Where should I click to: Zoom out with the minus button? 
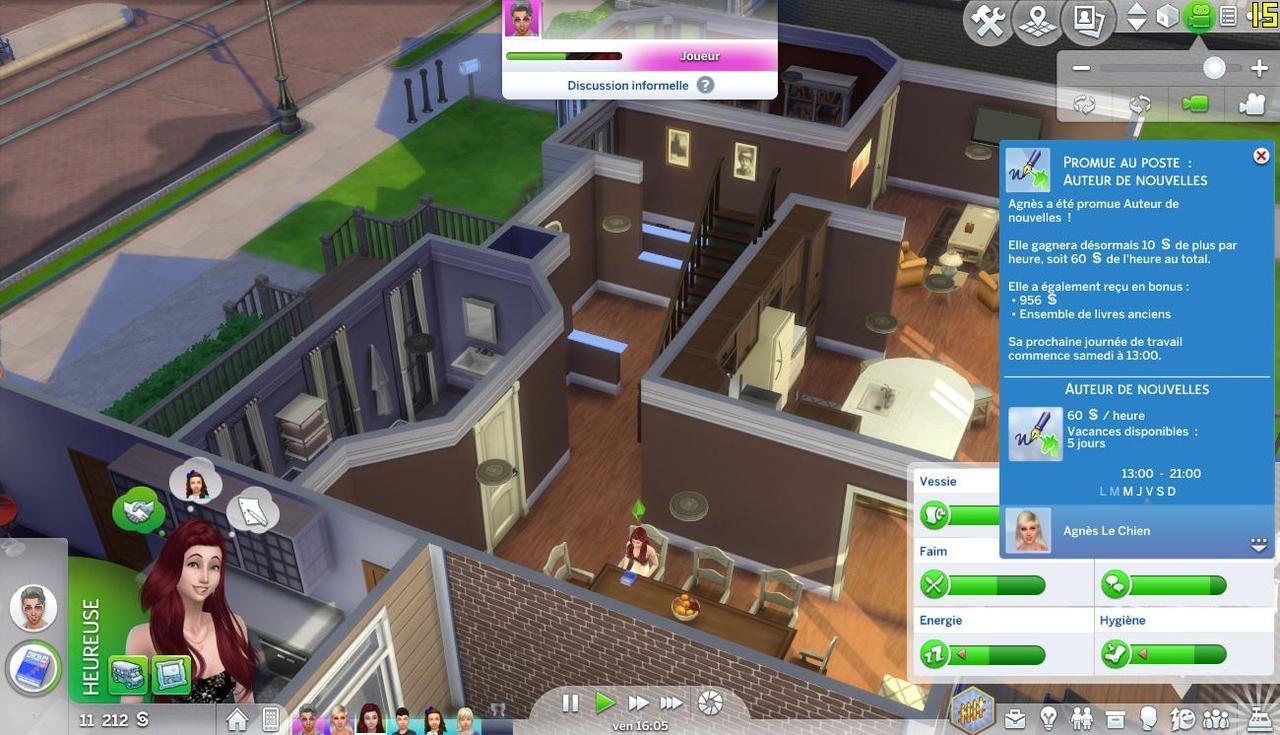pyautogui.click(x=1081, y=69)
